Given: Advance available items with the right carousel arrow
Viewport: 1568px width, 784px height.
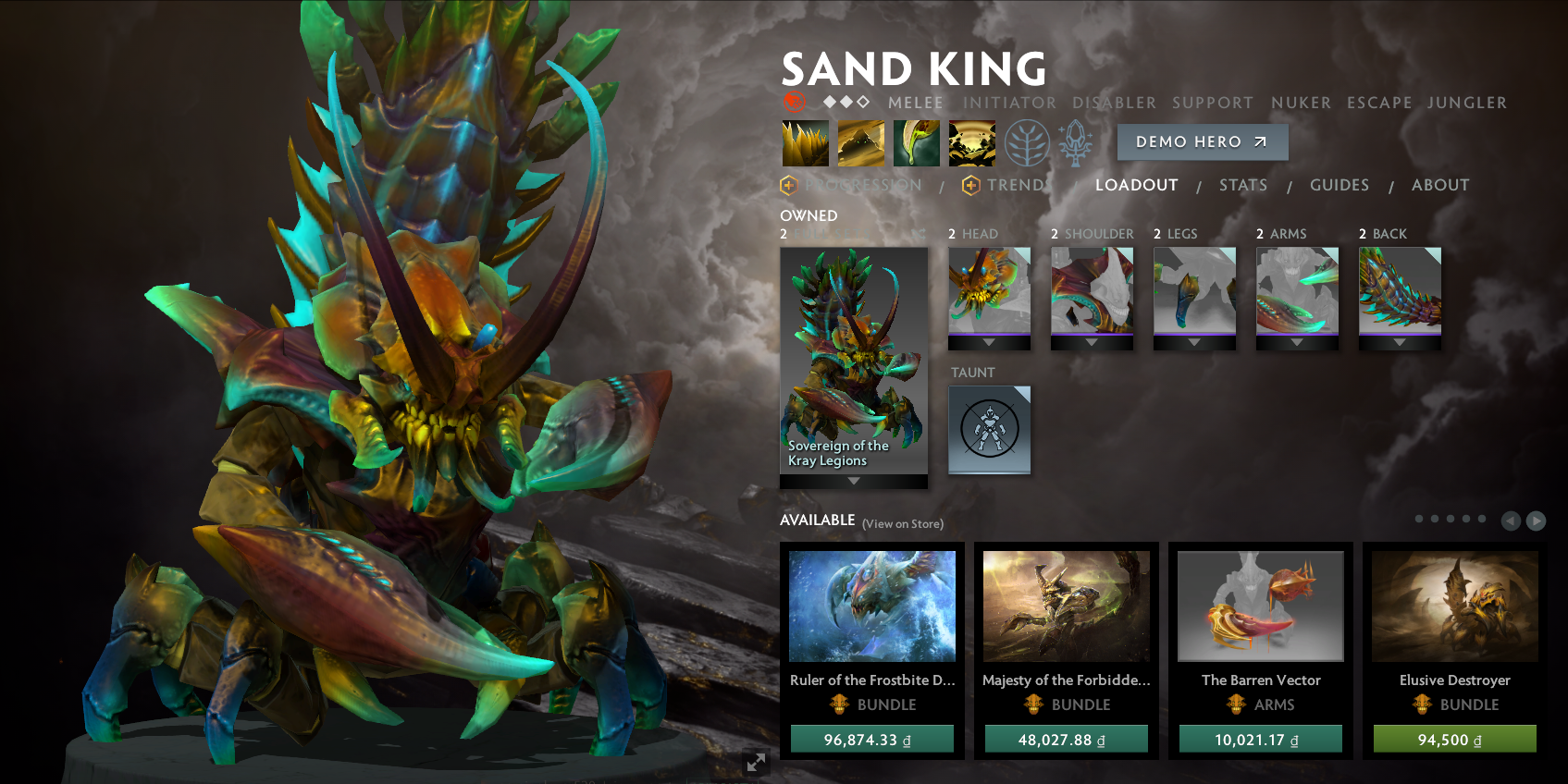Looking at the screenshot, I should (x=1535, y=521).
